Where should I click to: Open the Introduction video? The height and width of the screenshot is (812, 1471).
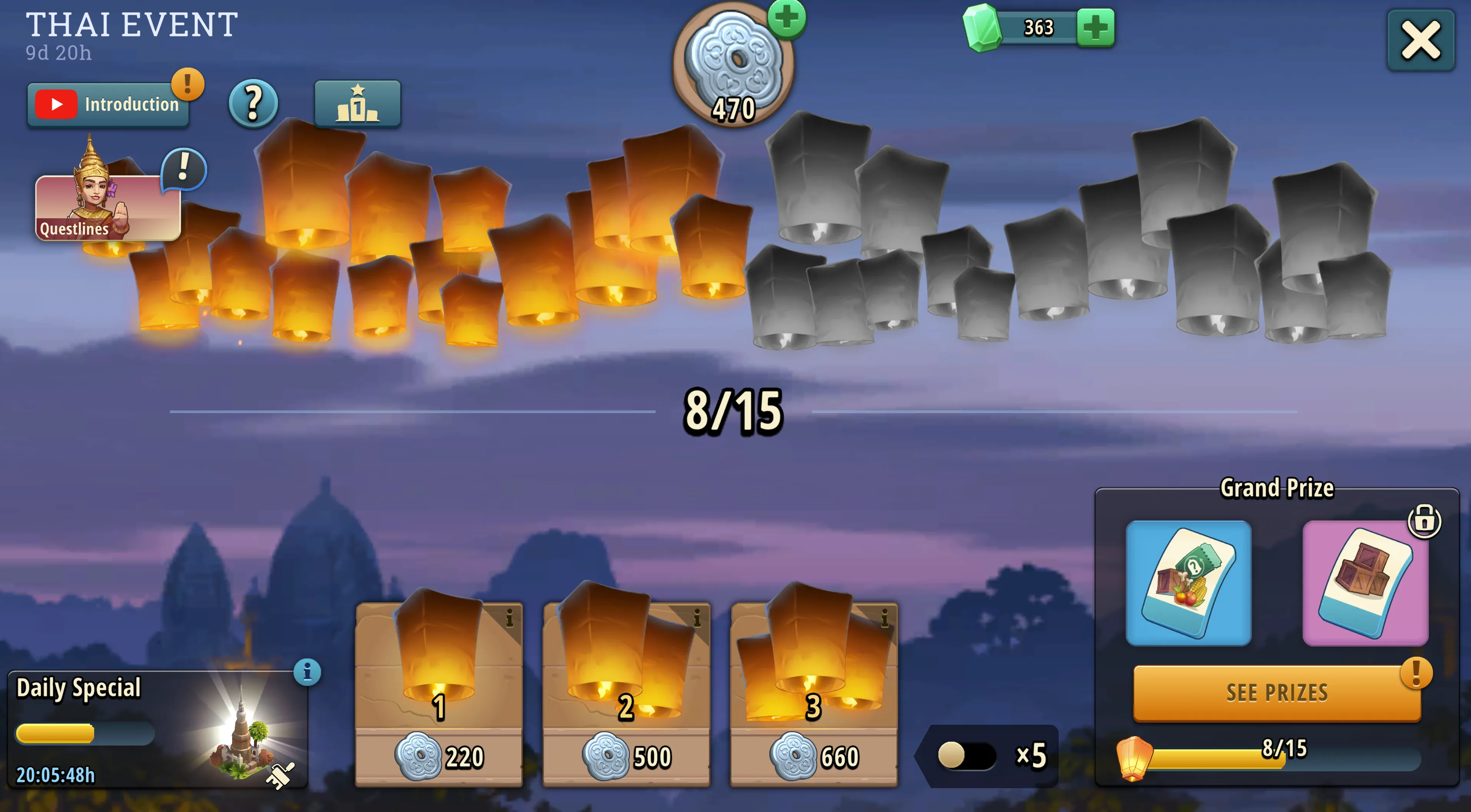tap(108, 105)
